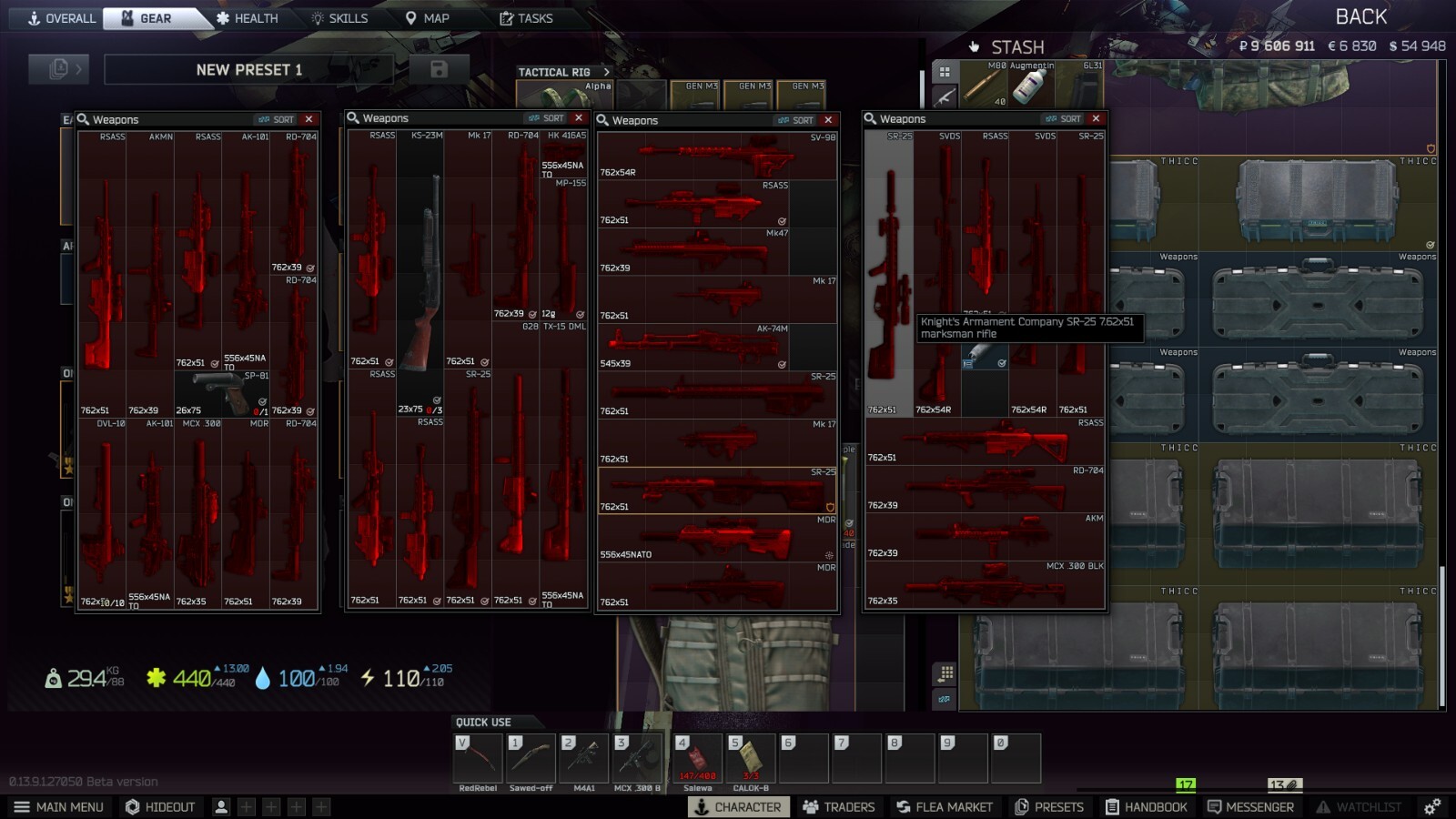Click the RedRebel in quick use slot V

point(477,758)
